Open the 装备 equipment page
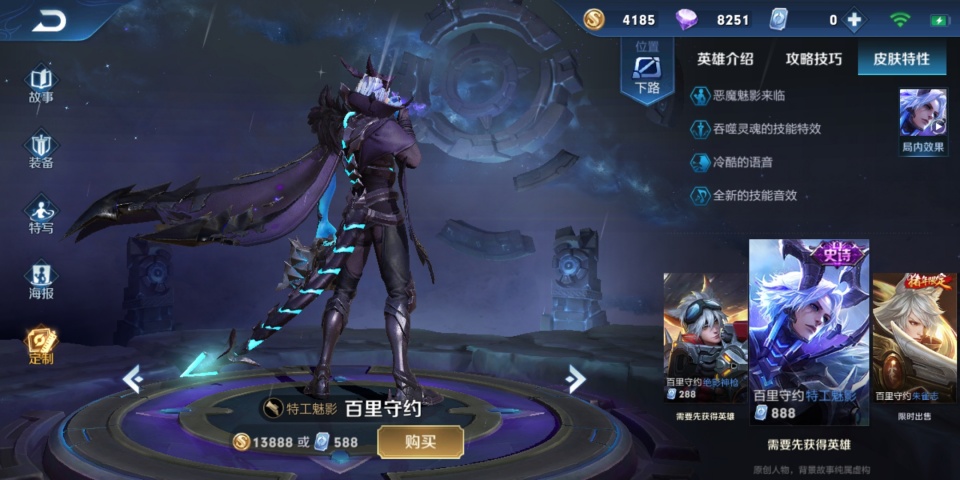This screenshot has height=480, width=960. (x=41, y=150)
